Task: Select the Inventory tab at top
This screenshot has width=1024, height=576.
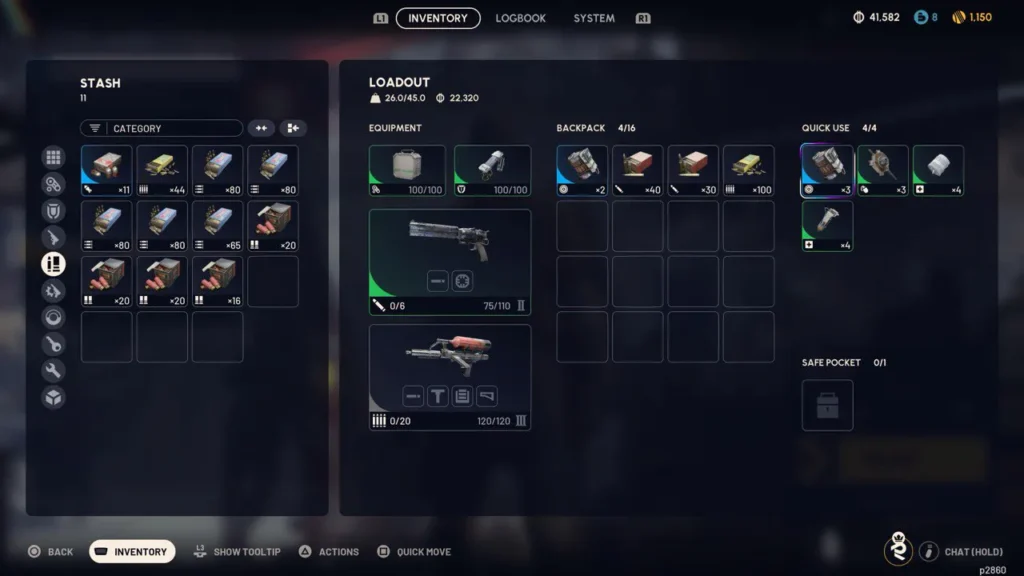Action: [438, 18]
